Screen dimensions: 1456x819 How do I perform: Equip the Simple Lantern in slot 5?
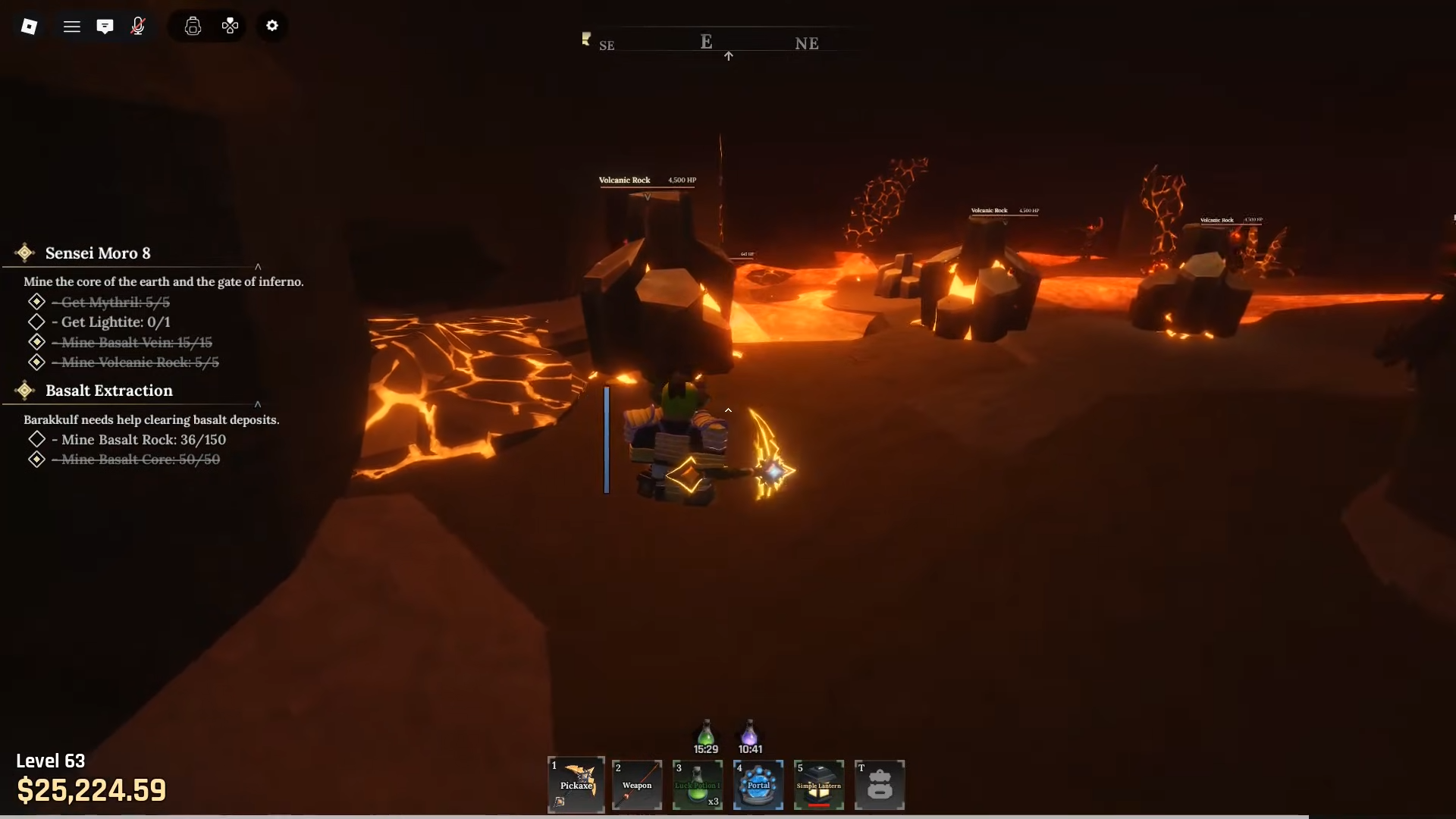[819, 785]
